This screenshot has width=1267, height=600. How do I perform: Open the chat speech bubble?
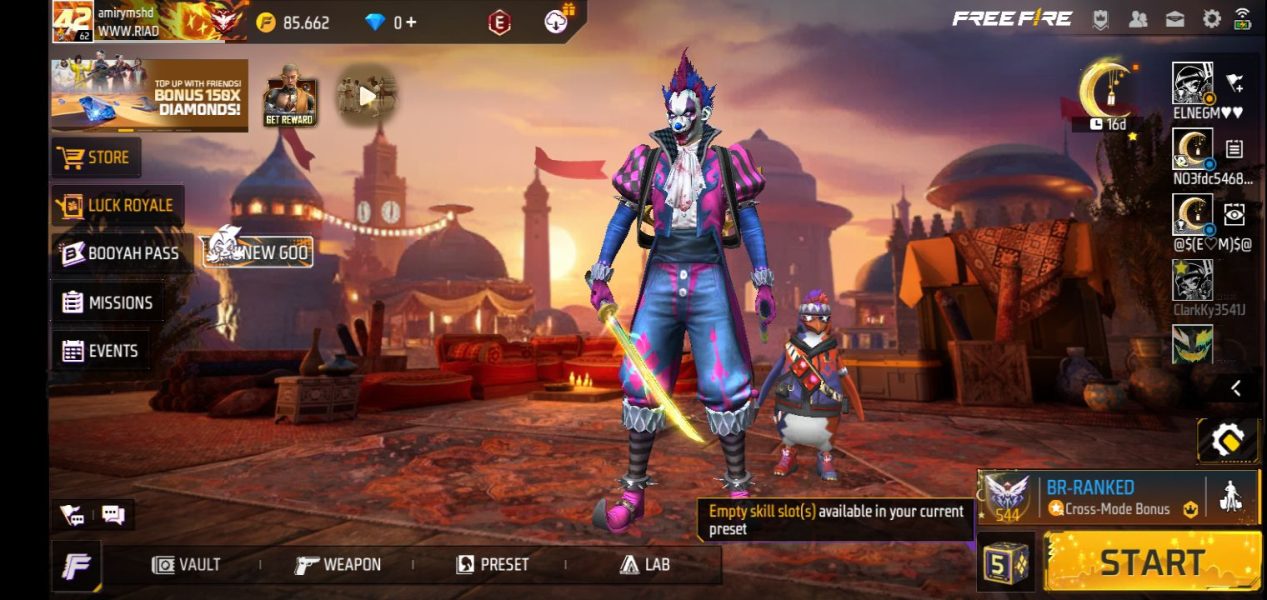click(x=113, y=515)
